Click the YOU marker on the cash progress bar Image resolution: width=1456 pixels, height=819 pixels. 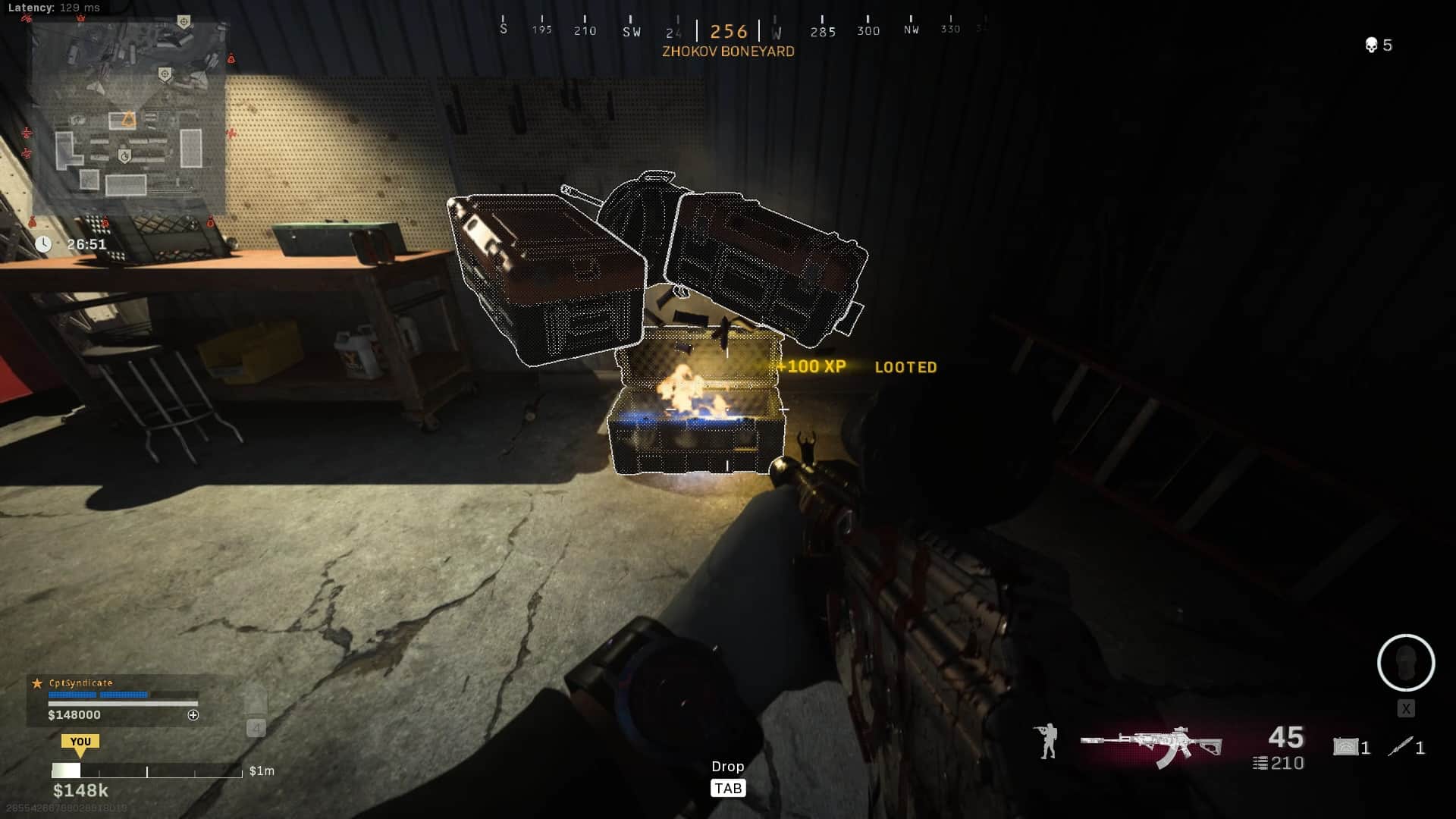tap(80, 742)
